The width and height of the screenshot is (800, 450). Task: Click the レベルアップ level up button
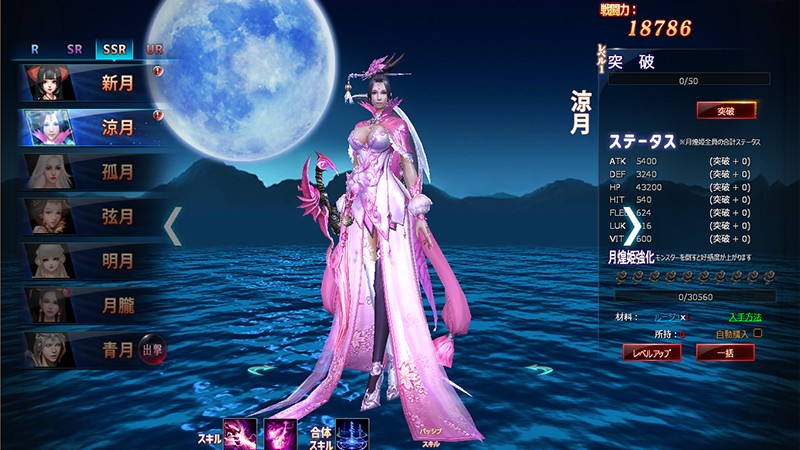(x=652, y=352)
